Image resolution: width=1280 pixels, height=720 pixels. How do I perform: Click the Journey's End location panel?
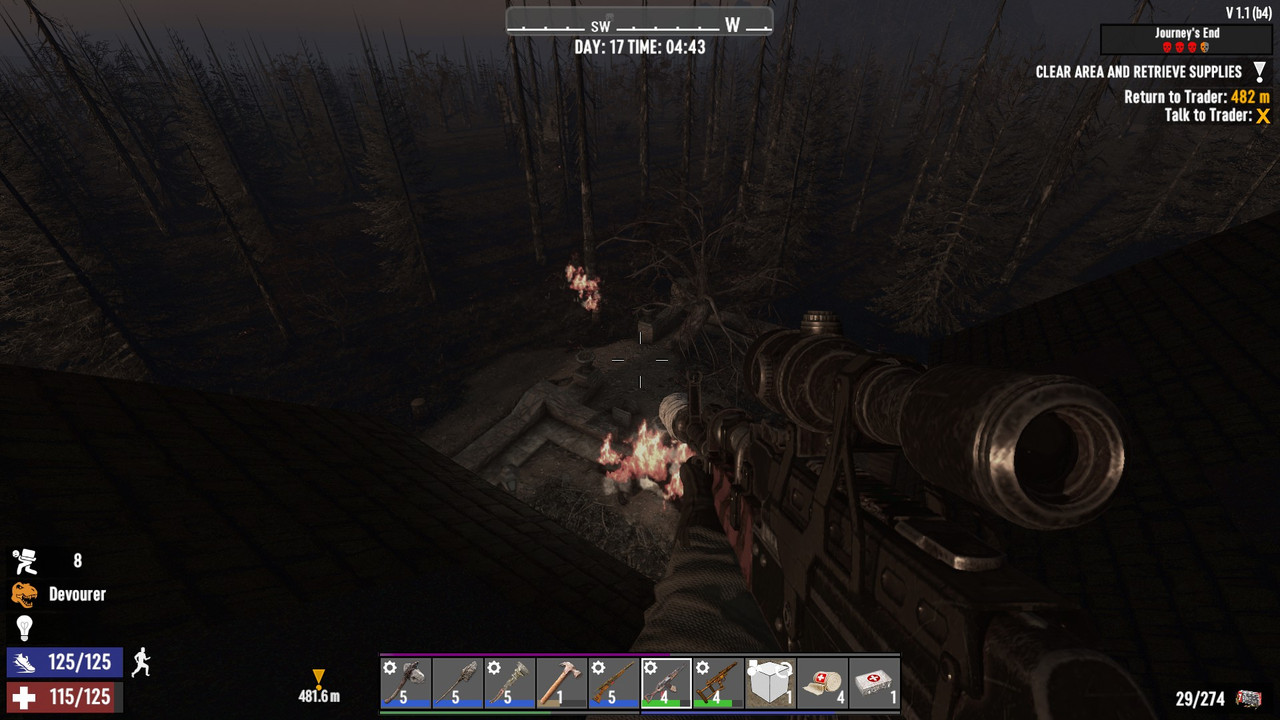tap(1186, 39)
